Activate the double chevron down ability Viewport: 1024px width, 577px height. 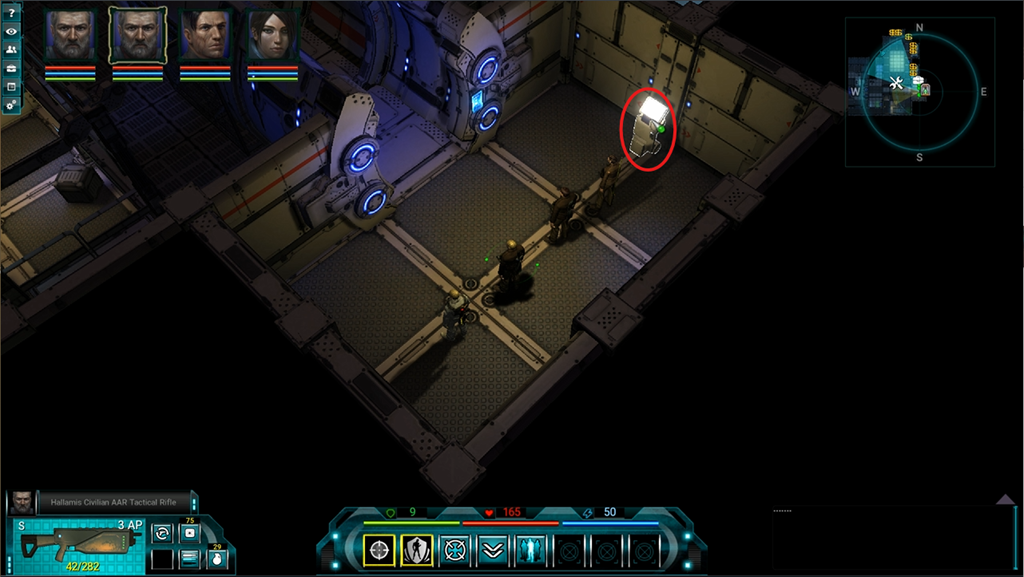(491, 549)
